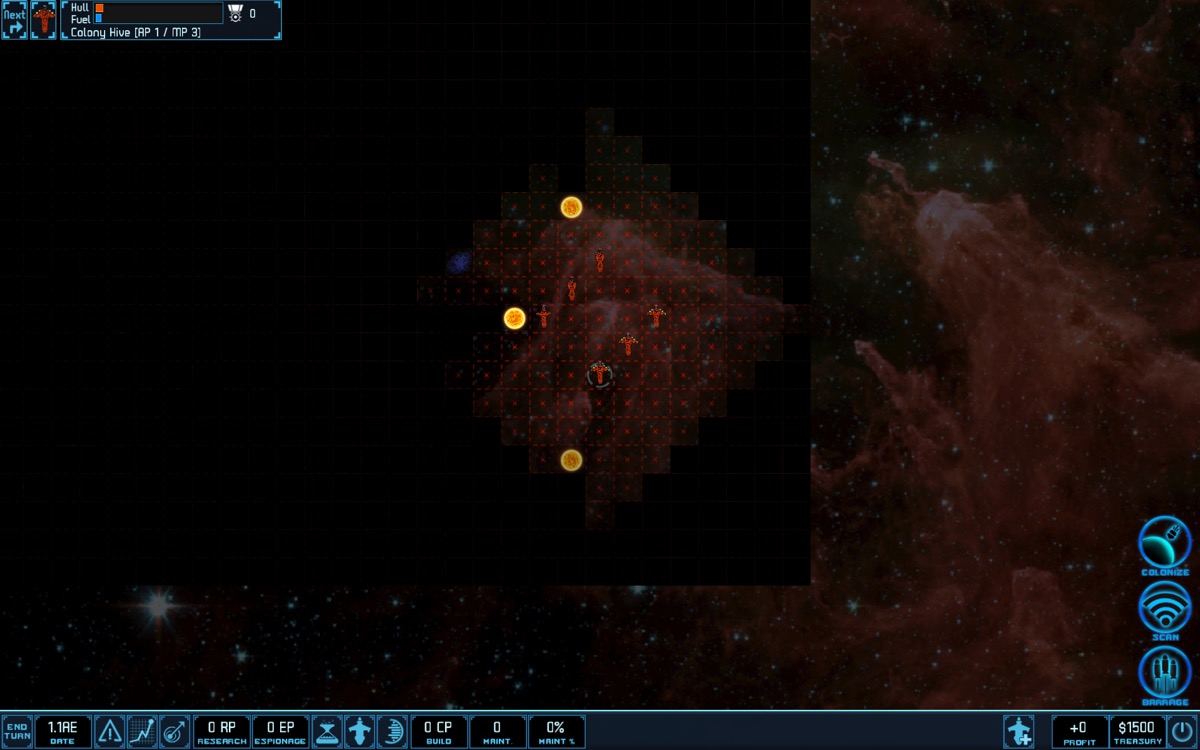Image resolution: width=1200 pixels, height=750 pixels.
Task: Show the line graph statistics screen
Action: coord(142,732)
